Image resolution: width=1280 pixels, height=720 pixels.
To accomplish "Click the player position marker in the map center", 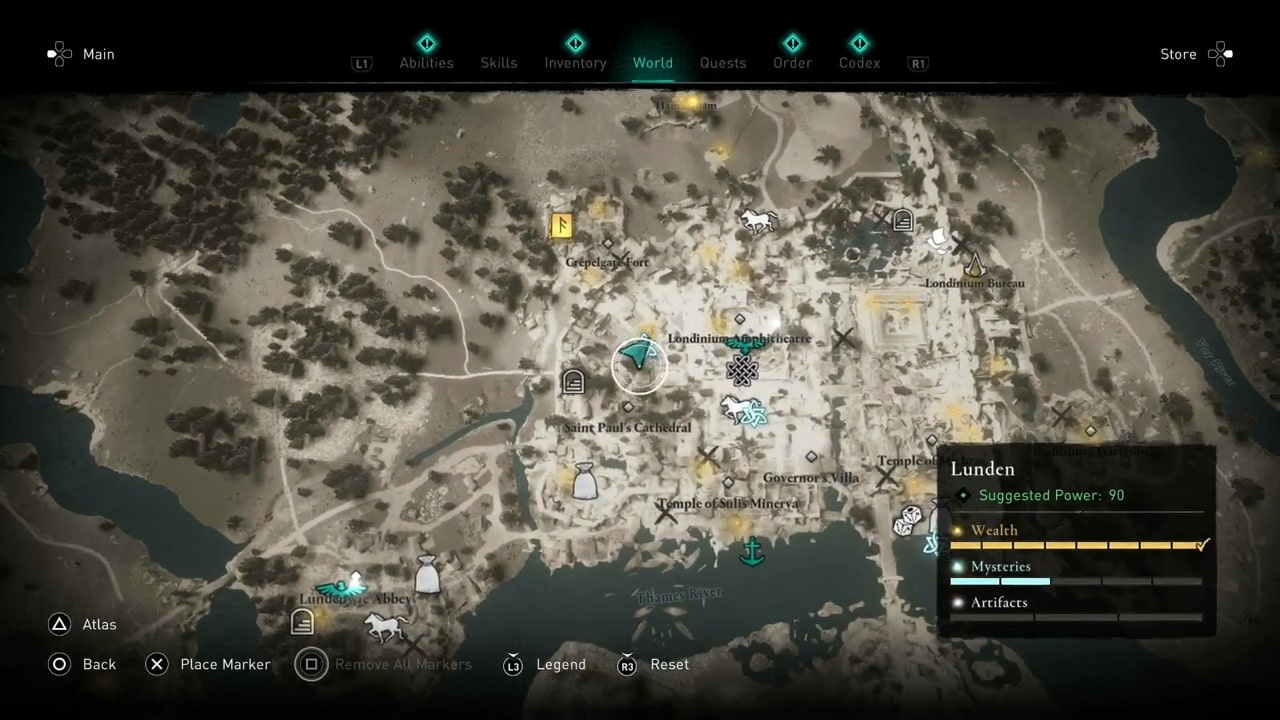I will [x=638, y=364].
